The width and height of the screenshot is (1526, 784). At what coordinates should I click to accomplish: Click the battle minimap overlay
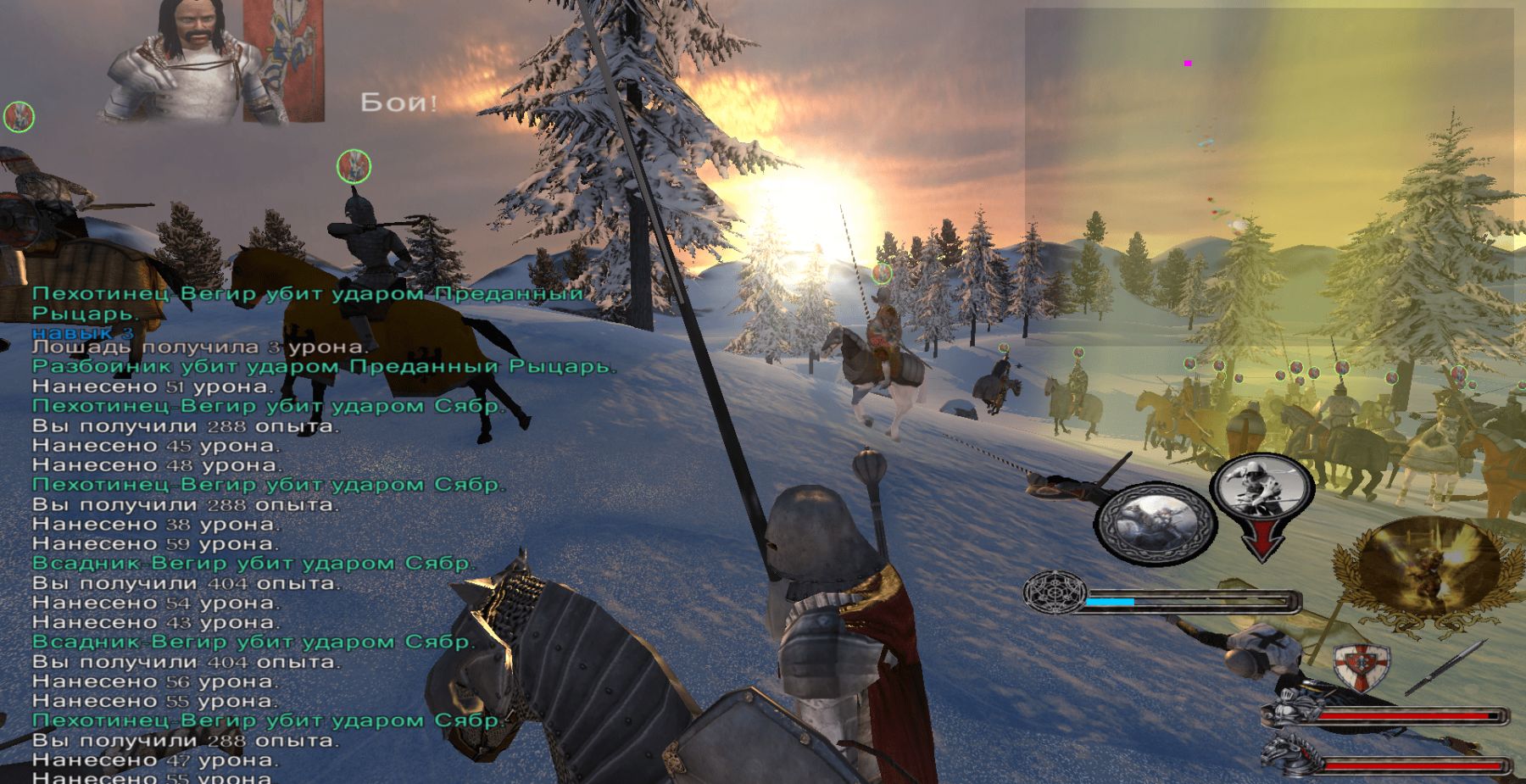(x=1269, y=176)
